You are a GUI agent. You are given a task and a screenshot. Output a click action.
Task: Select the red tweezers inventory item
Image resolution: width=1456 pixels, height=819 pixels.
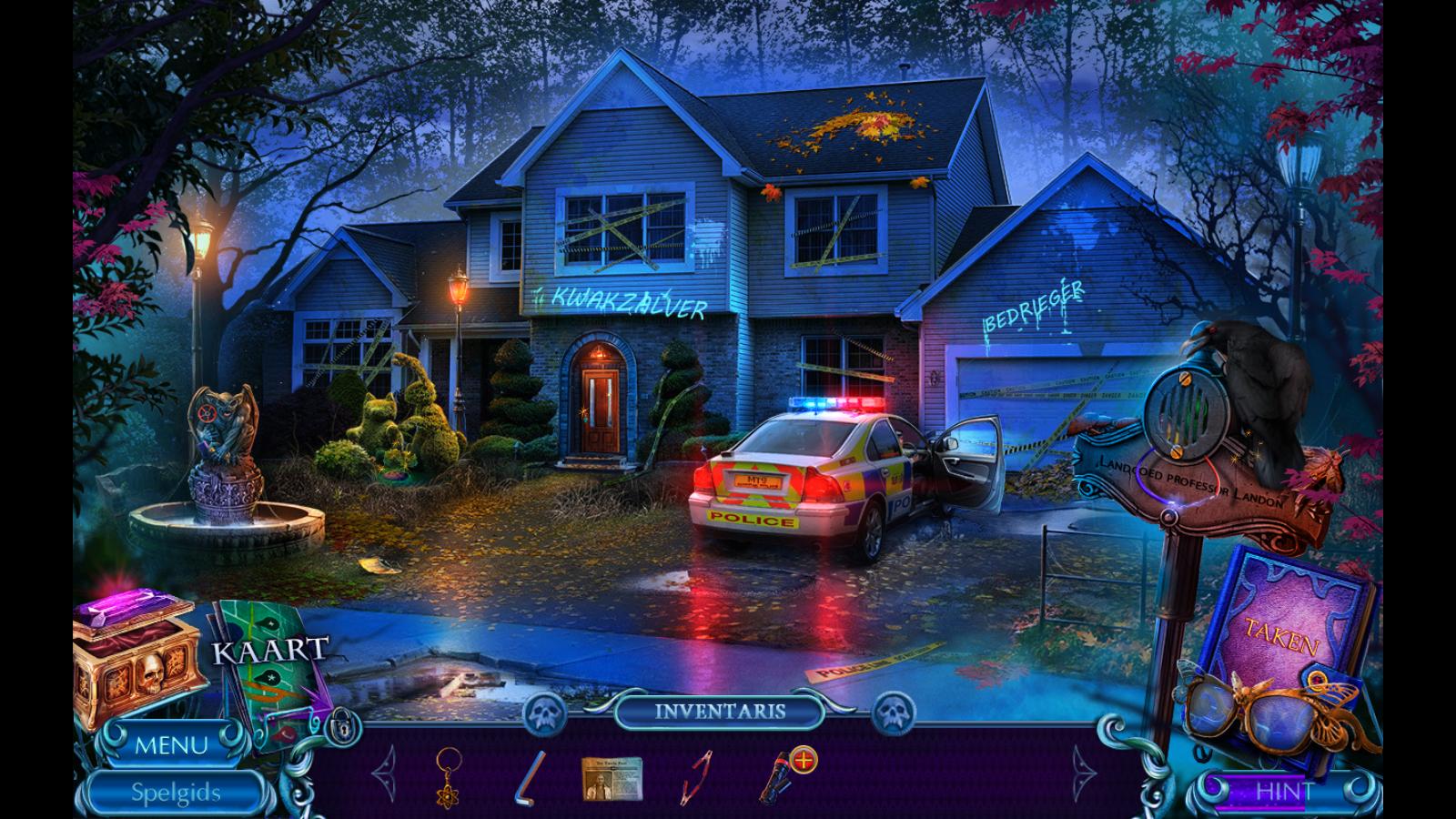point(698,776)
